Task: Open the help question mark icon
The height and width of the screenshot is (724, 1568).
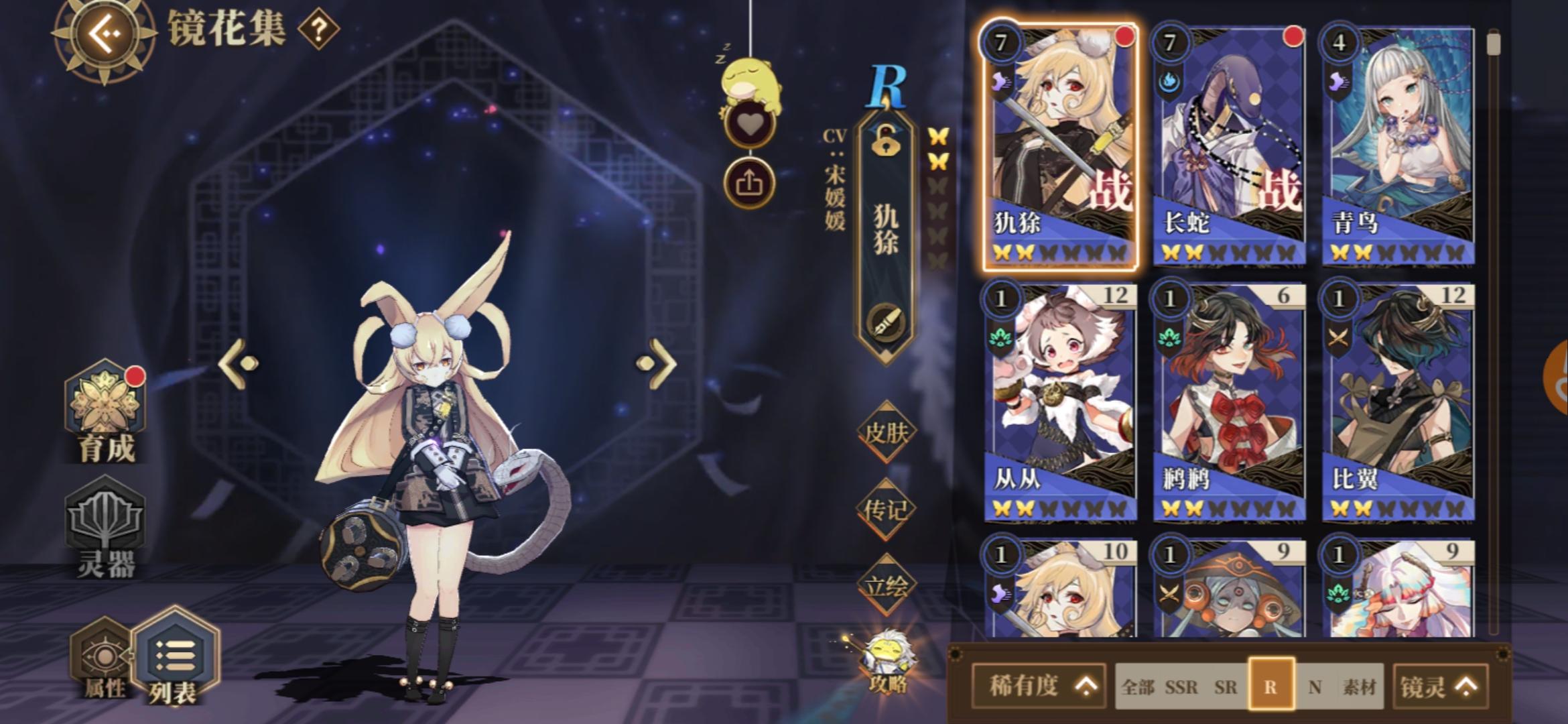Action: [318, 30]
